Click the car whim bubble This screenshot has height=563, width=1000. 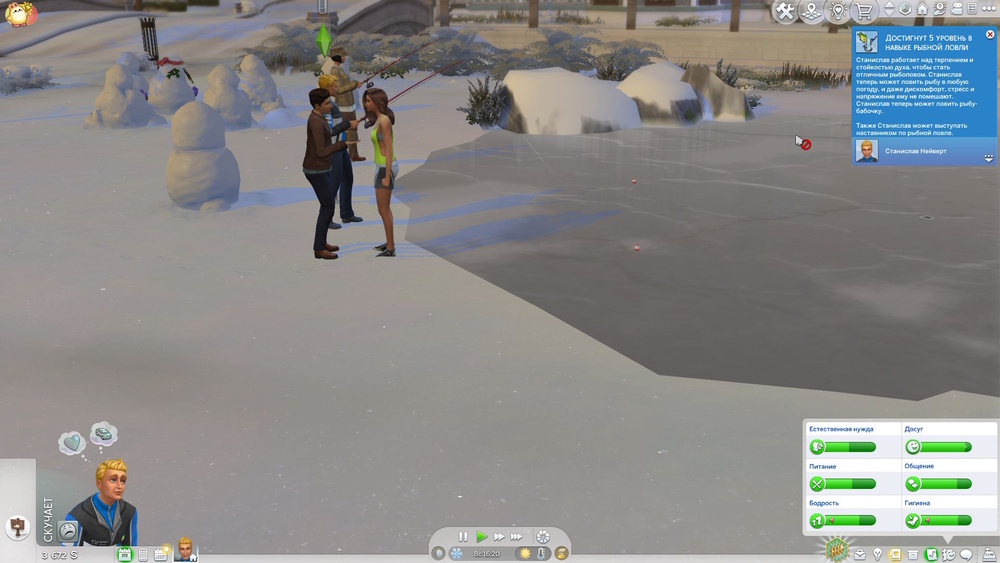tap(103, 434)
